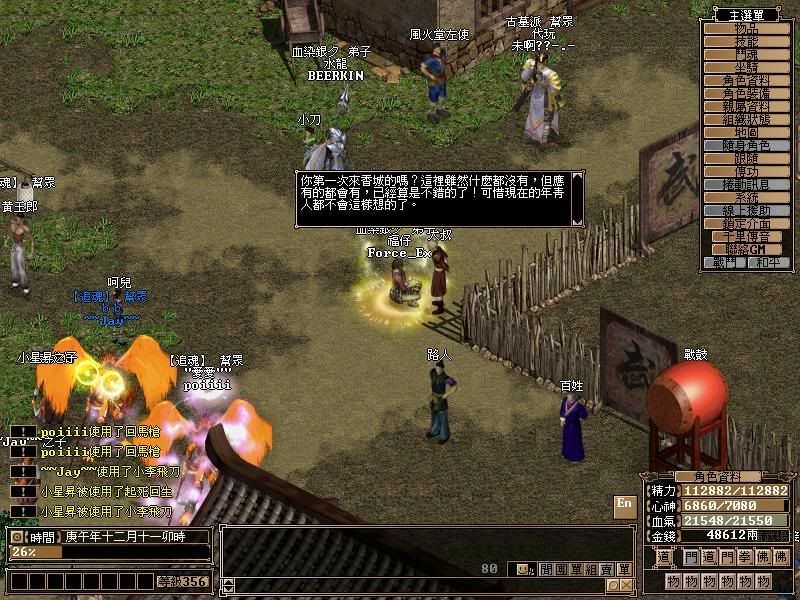
Task: Open 角色資料 in the main menu list
Action: (x=746, y=81)
